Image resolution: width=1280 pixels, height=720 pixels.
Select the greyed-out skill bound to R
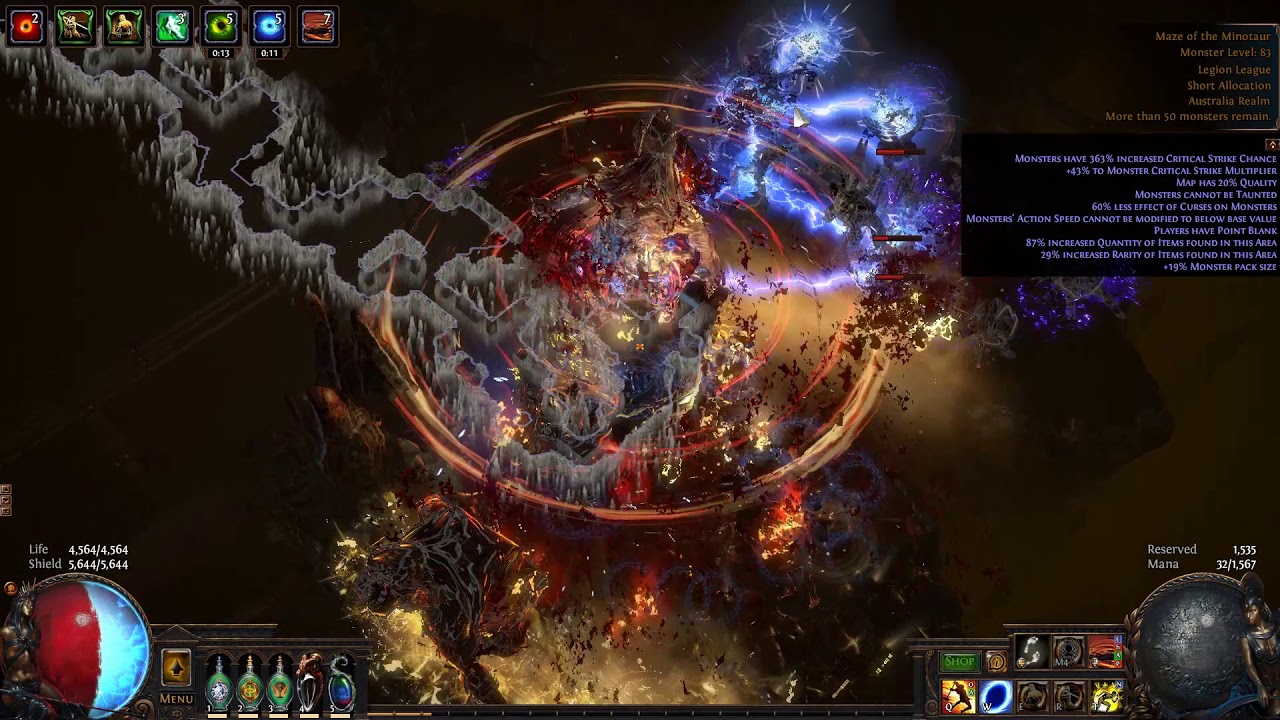1068,696
